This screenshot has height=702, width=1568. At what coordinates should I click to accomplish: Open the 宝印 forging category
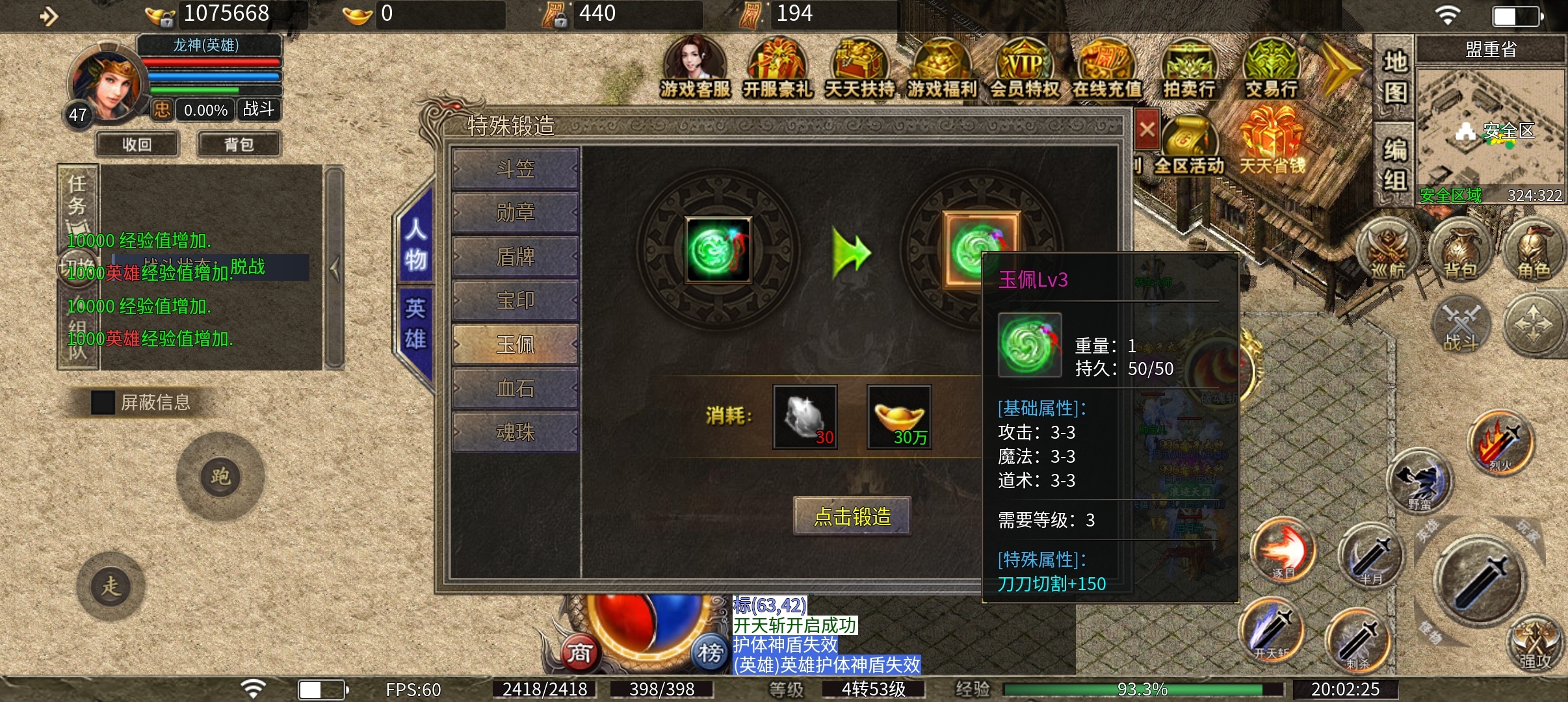[x=515, y=300]
